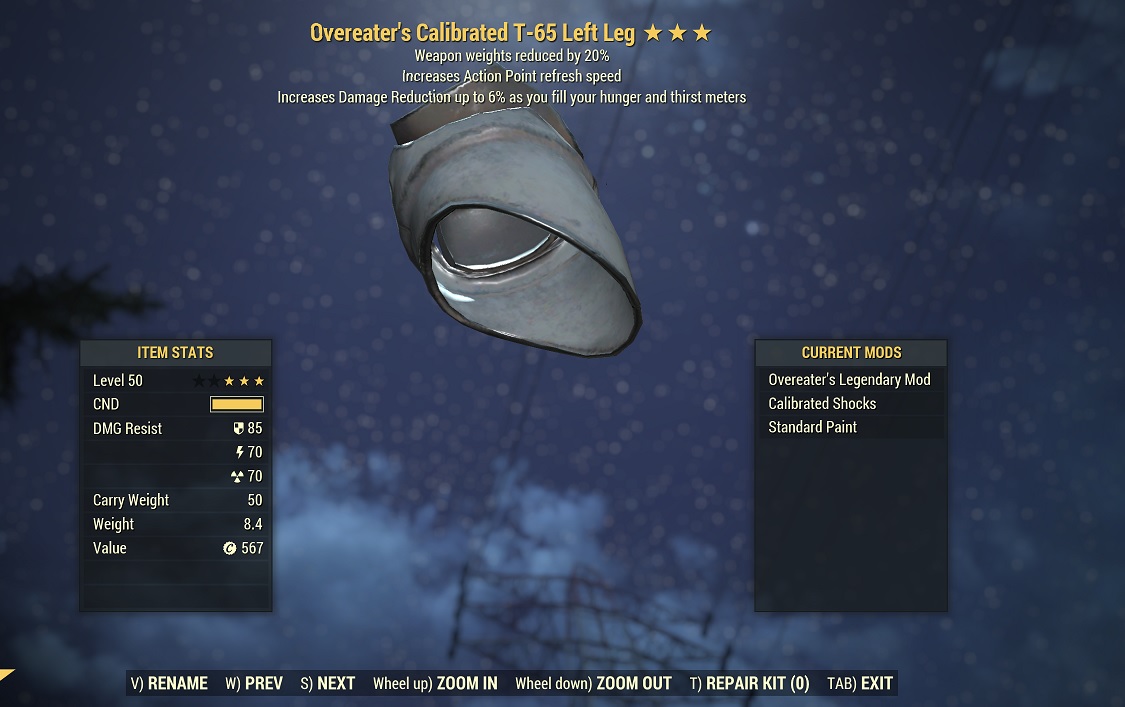Select the Standard Paint mod entry
This screenshot has height=707, width=1125.
tap(850, 427)
